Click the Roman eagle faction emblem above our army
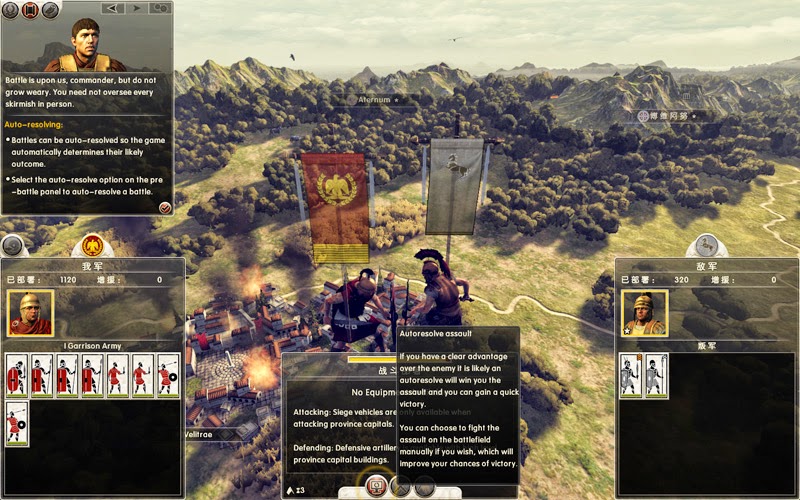 coord(93,244)
